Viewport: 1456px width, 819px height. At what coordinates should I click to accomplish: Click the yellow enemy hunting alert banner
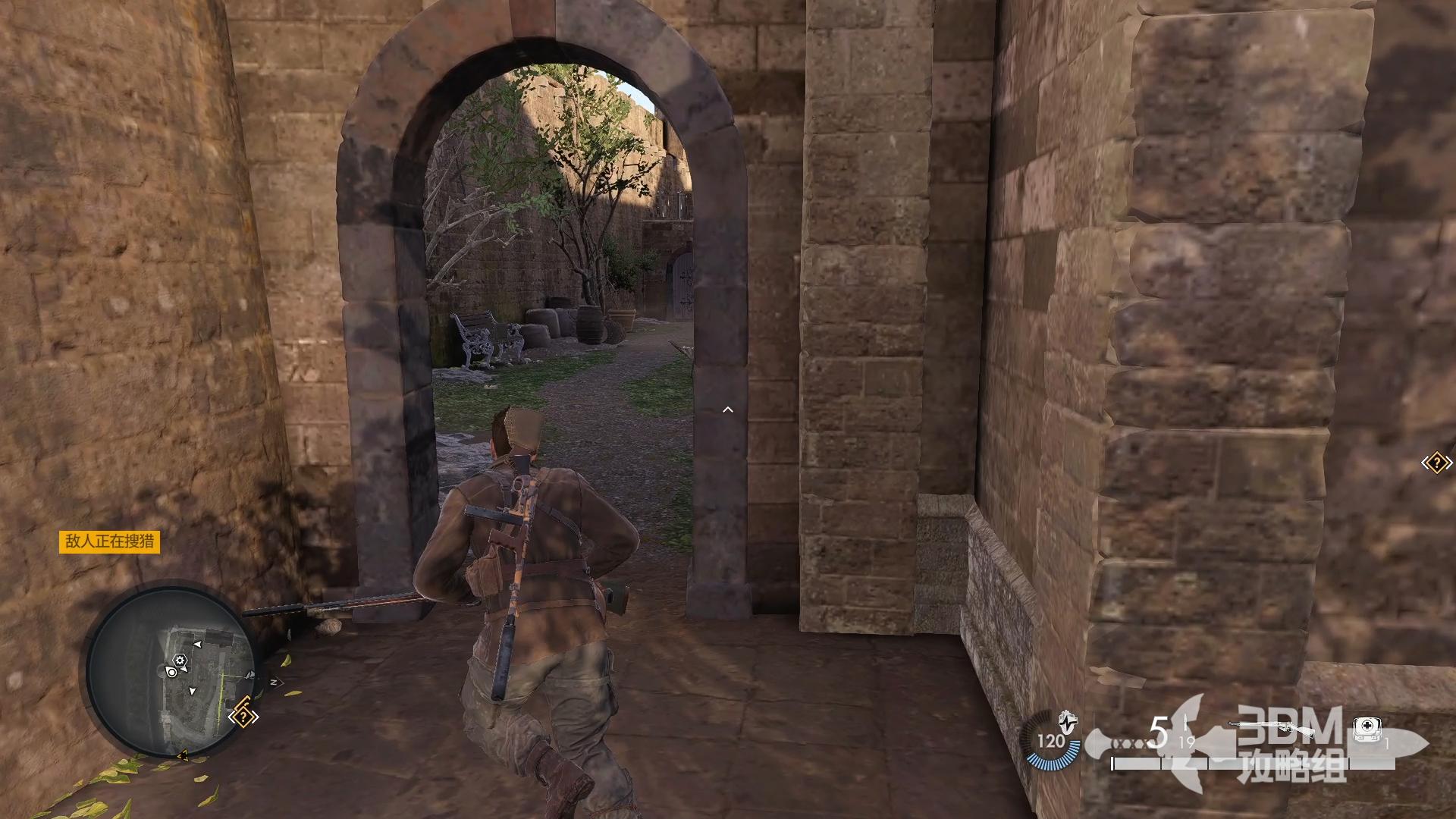(109, 541)
